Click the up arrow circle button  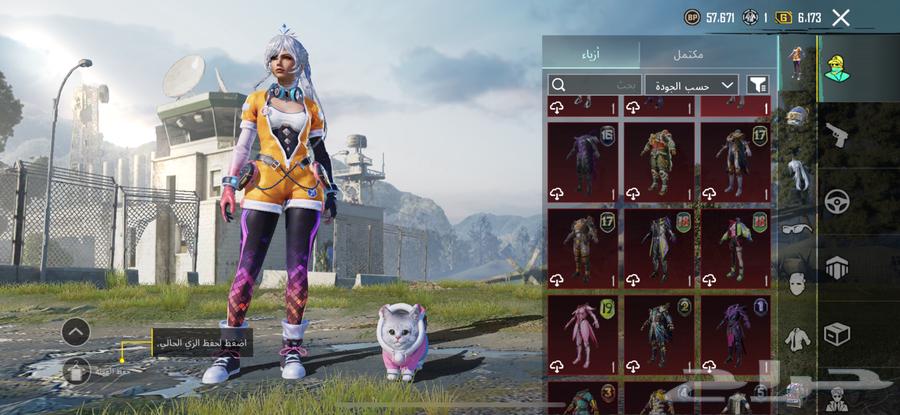76,332
